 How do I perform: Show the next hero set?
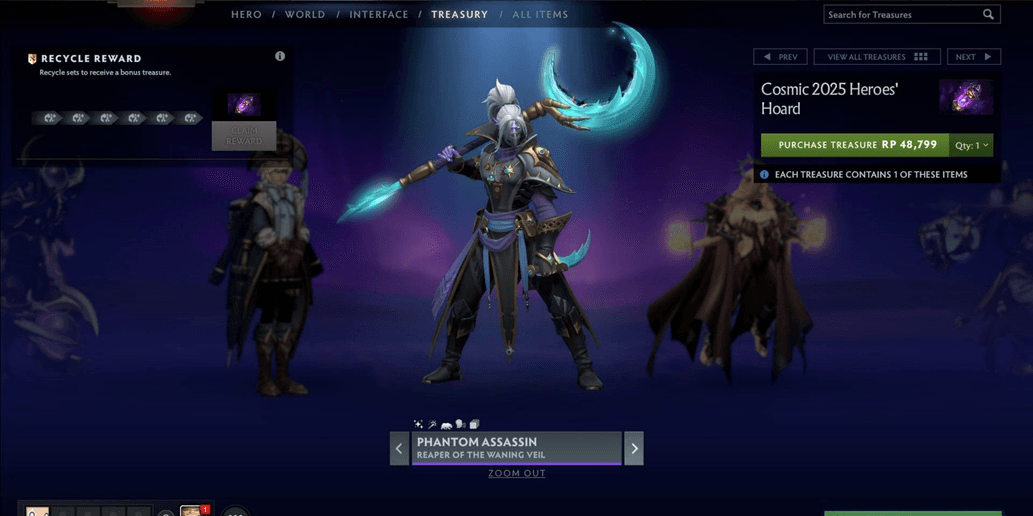pyautogui.click(x=634, y=449)
